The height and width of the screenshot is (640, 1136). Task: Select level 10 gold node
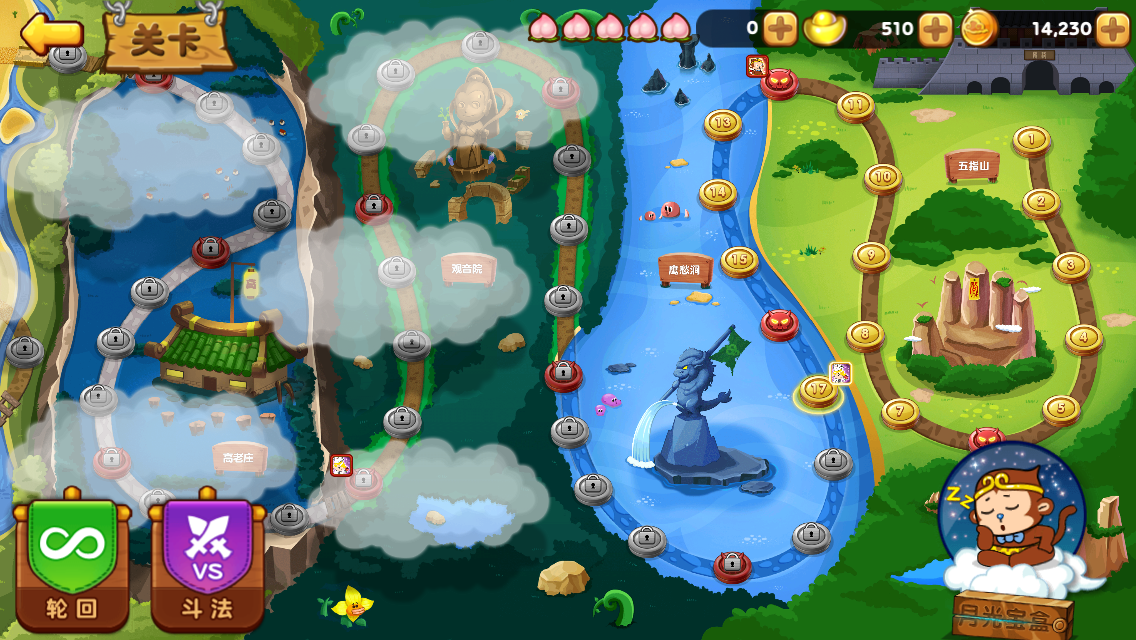(882, 177)
